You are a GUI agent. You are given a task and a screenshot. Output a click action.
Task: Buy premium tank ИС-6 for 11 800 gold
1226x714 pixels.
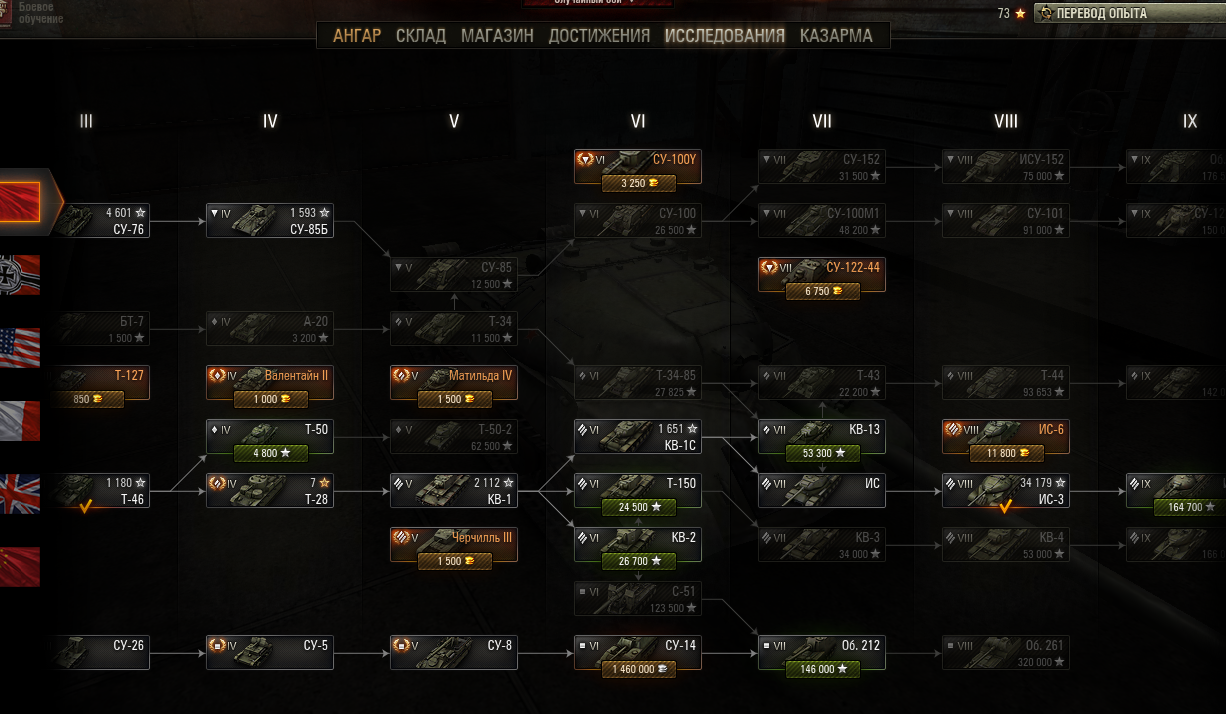tap(1006, 453)
